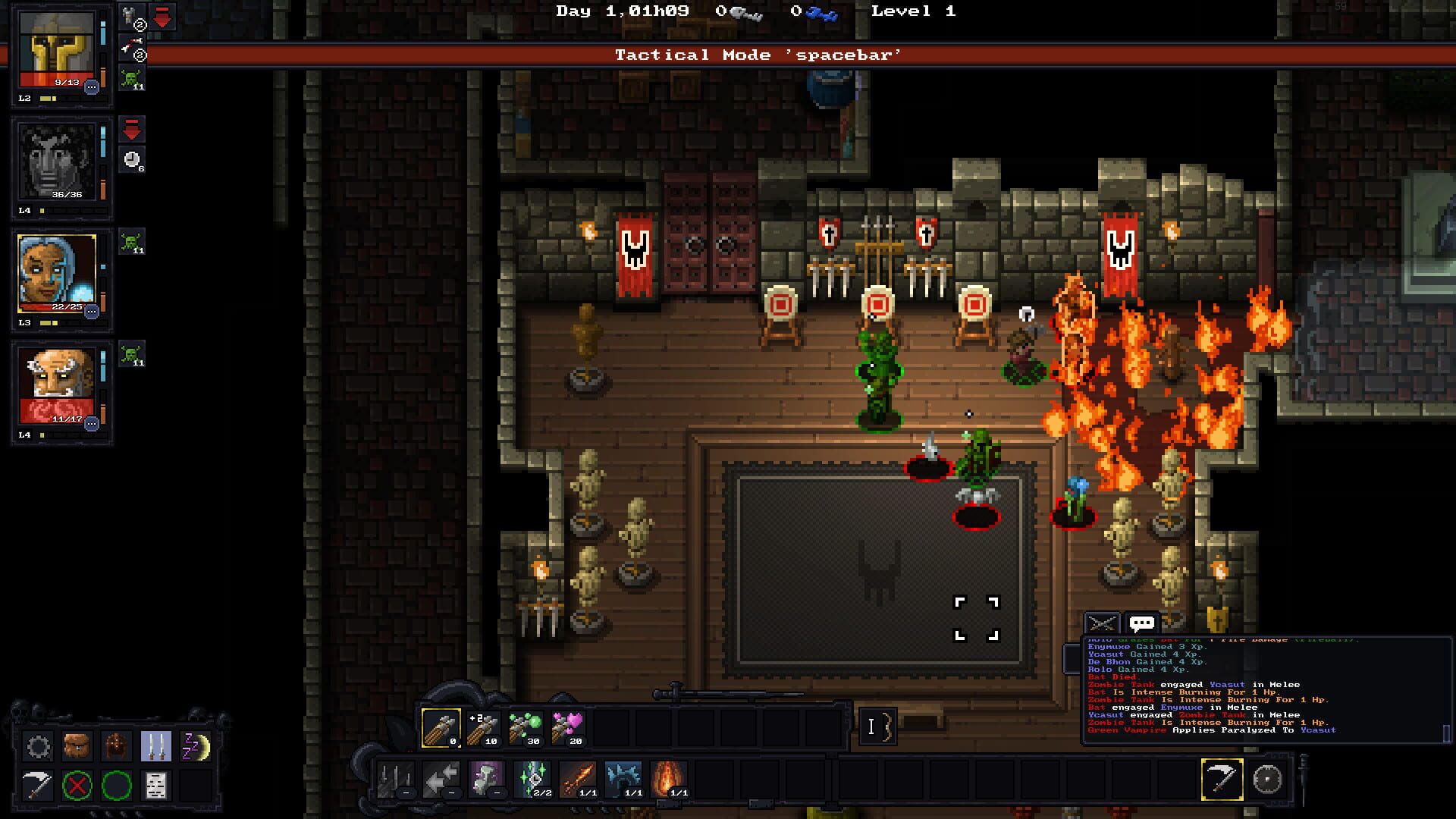Switch to the crossed swords combat log tab
The height and width of the screenshot is (819, 1456).
tap(1102, 624)
